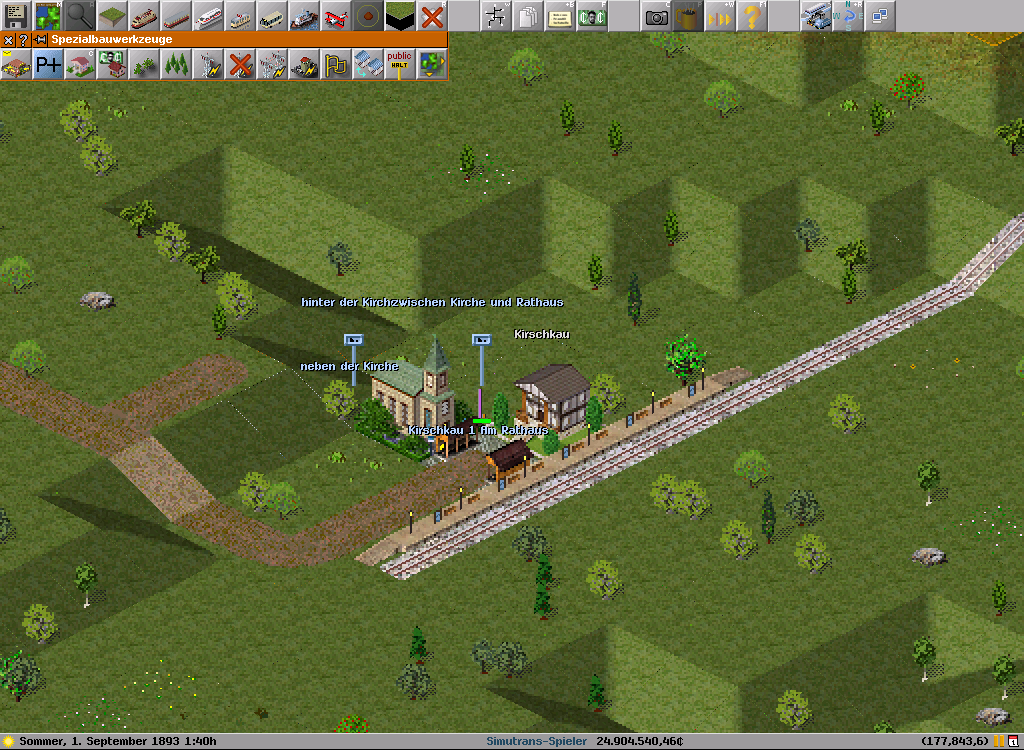Image resolution: width=1024 pixels, height=750 pixels.
Task: Choose the public HALT stop tool
Action: click(400, 65)
